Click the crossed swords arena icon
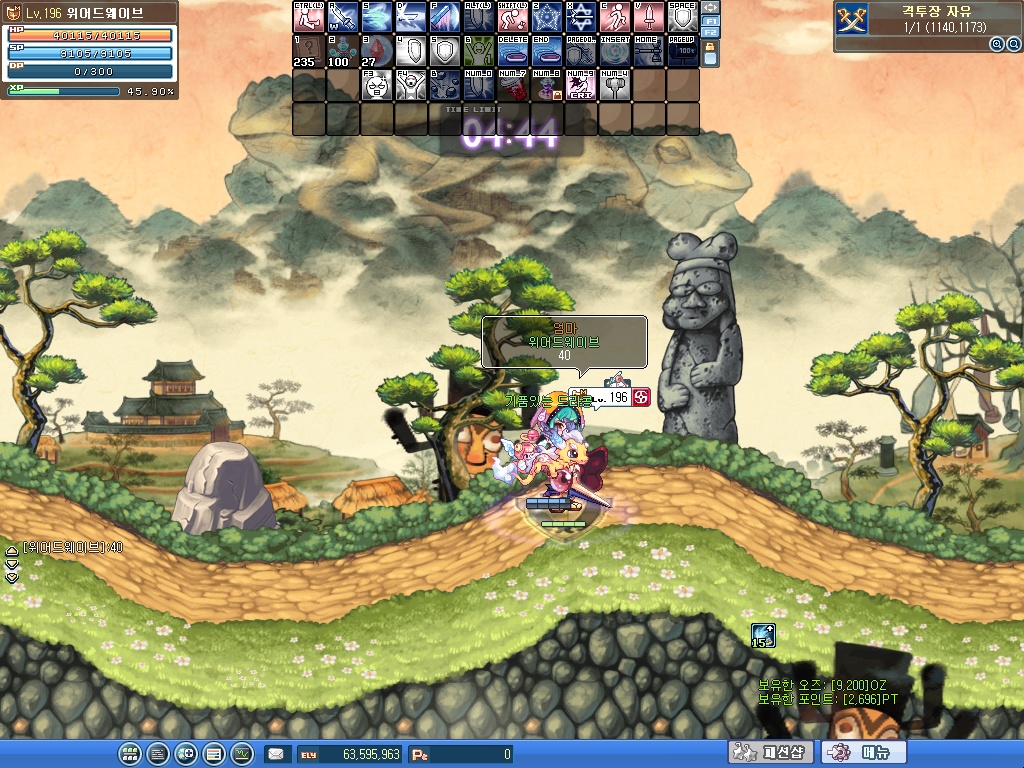 point(853,17)
